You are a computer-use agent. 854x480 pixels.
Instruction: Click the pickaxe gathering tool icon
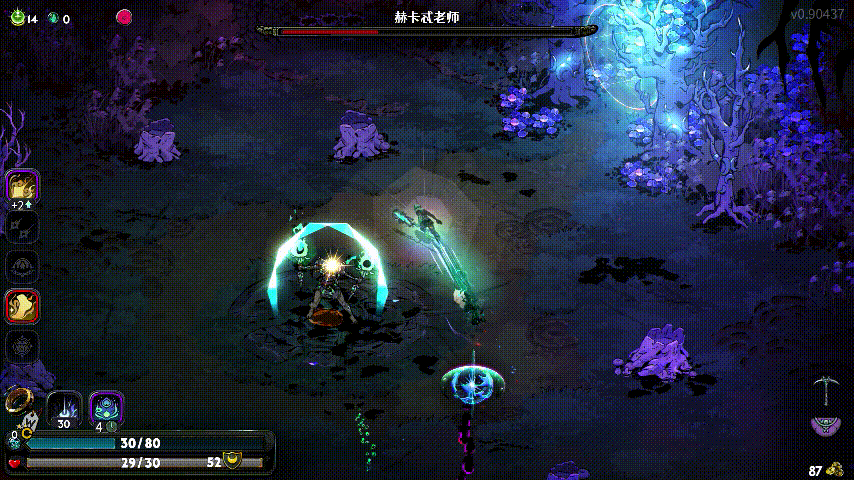click(825, 388)
